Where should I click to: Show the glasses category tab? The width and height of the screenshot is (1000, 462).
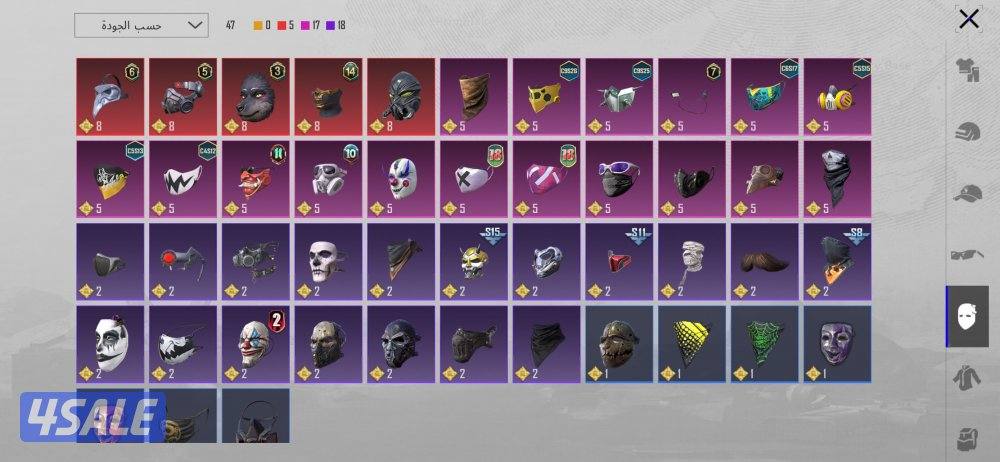[x=967, y=255]
